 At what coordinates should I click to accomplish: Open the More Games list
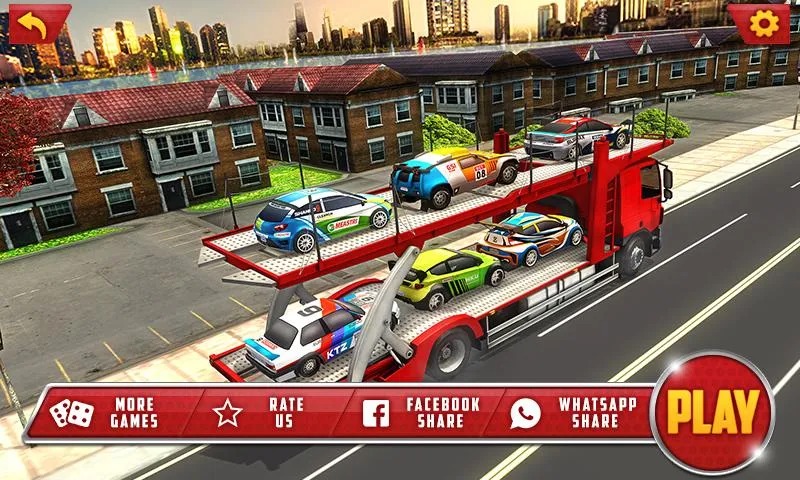105,412
